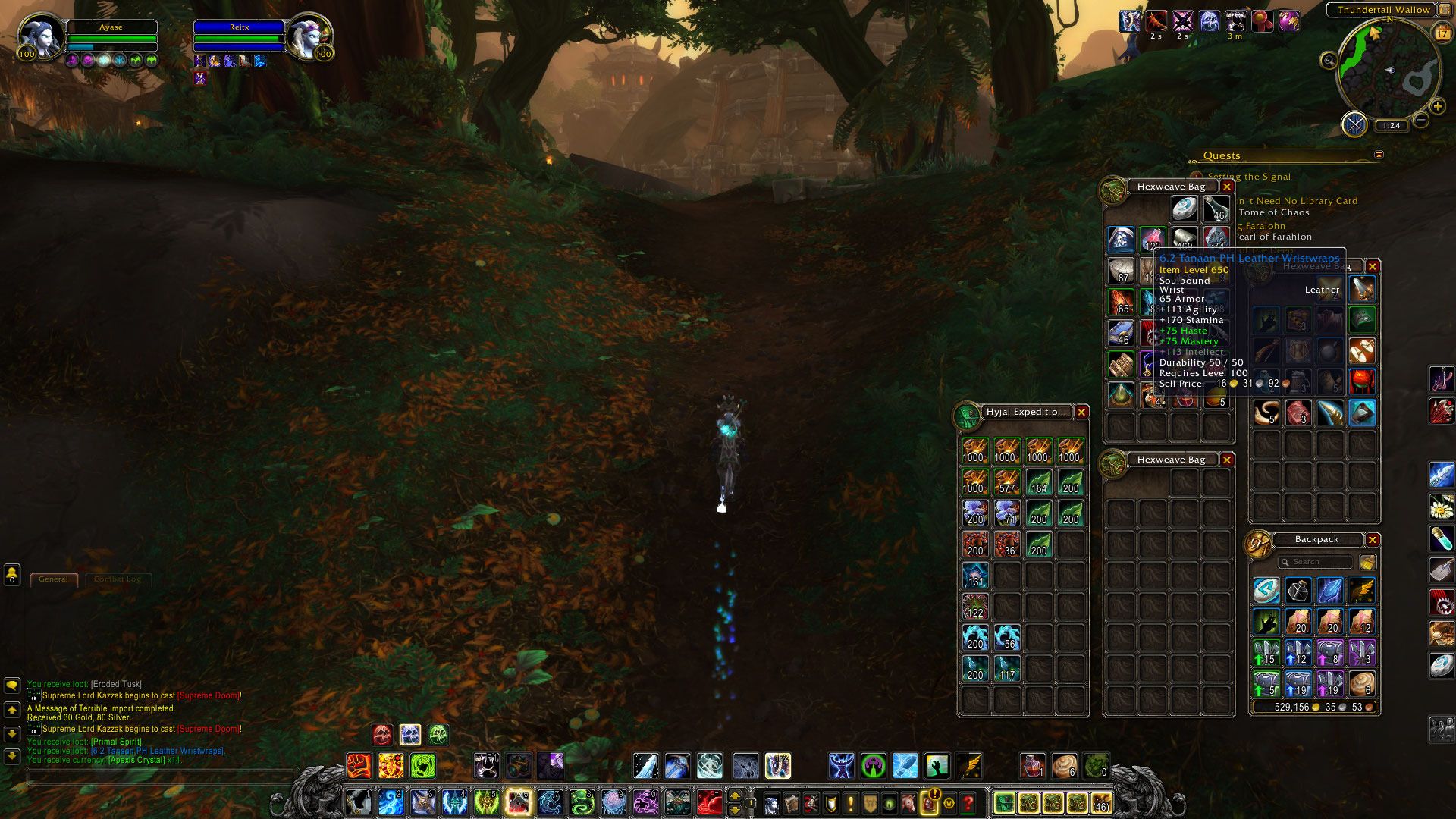Viewport: 1456px width, 819px height.
Task: Open the crossed-swords garrison button by the minimap
Action: 1354,124
